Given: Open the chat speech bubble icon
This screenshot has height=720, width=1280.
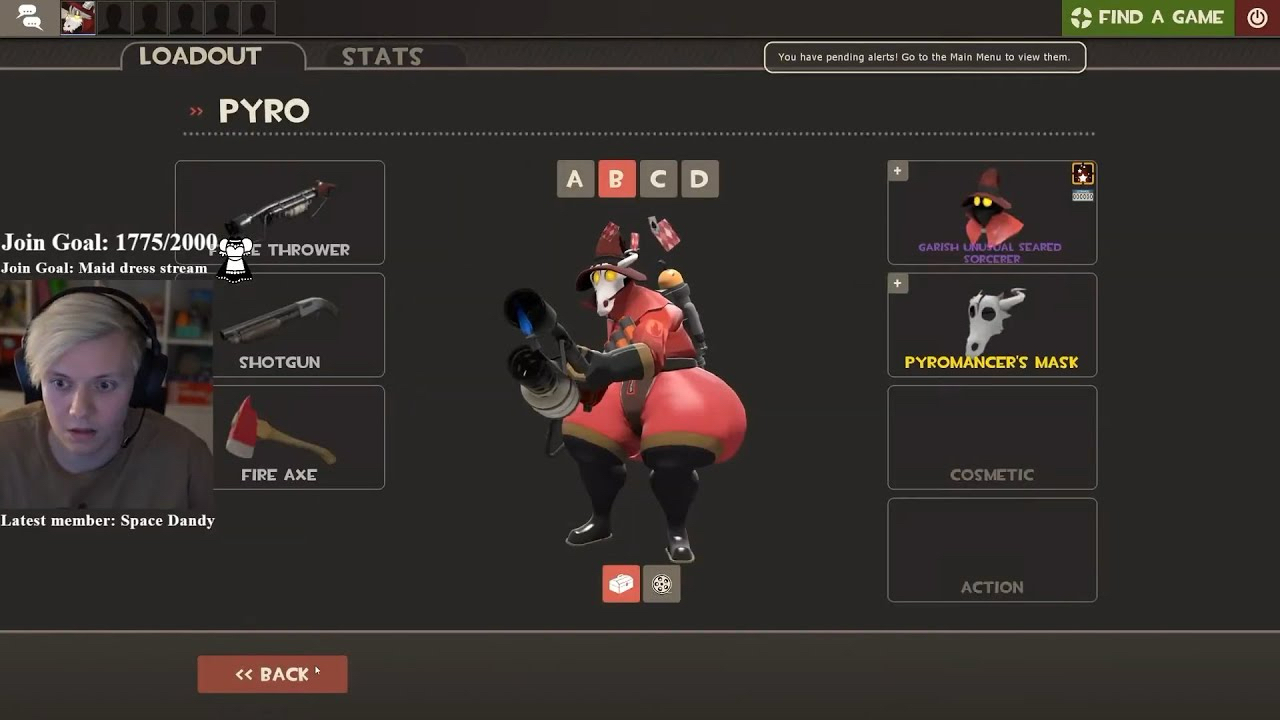Looking at the screenshot, I should [x=29, y=17].
